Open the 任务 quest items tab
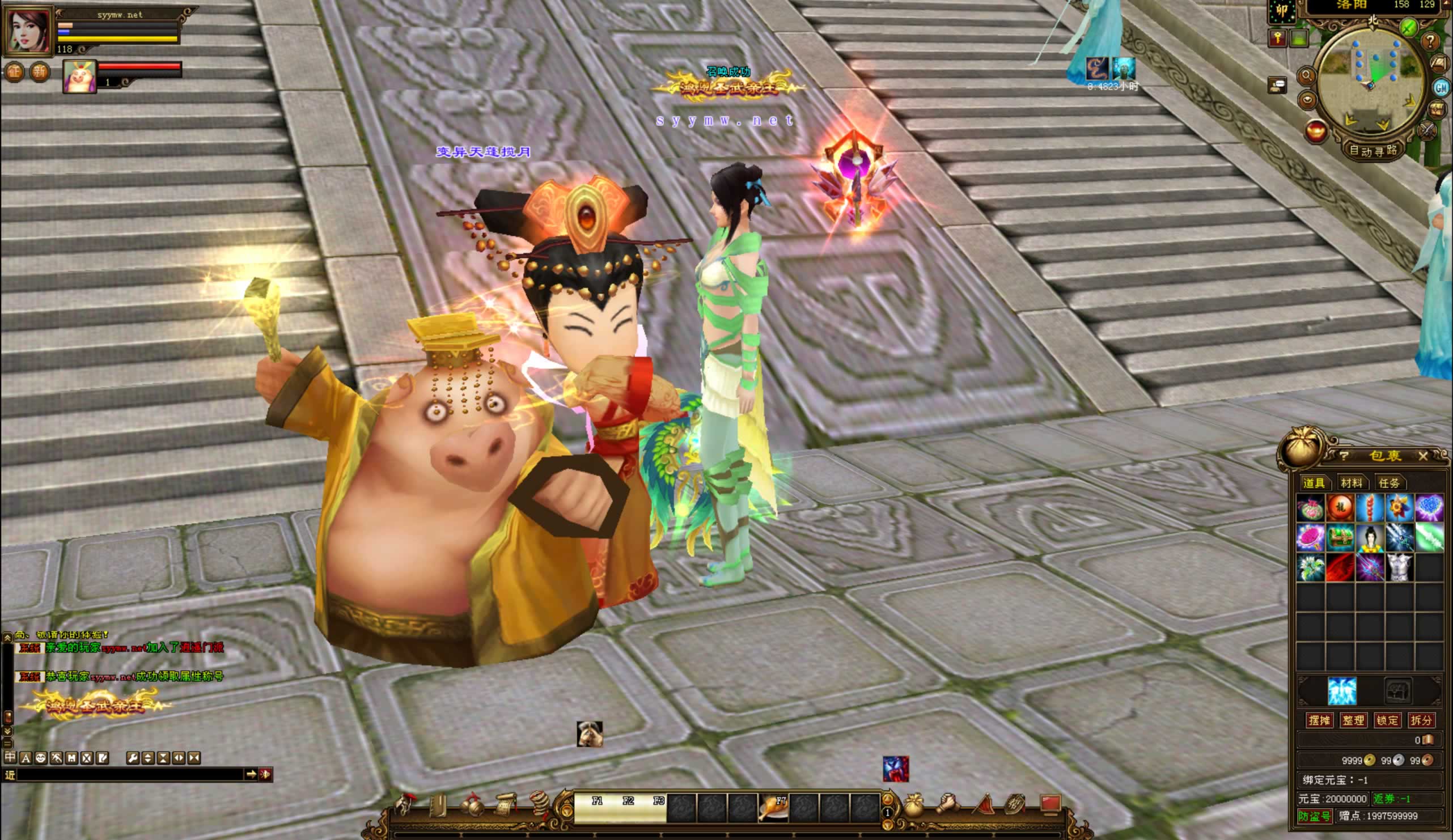Viewport: 1453px width, 840px height. coord(1389,482)
